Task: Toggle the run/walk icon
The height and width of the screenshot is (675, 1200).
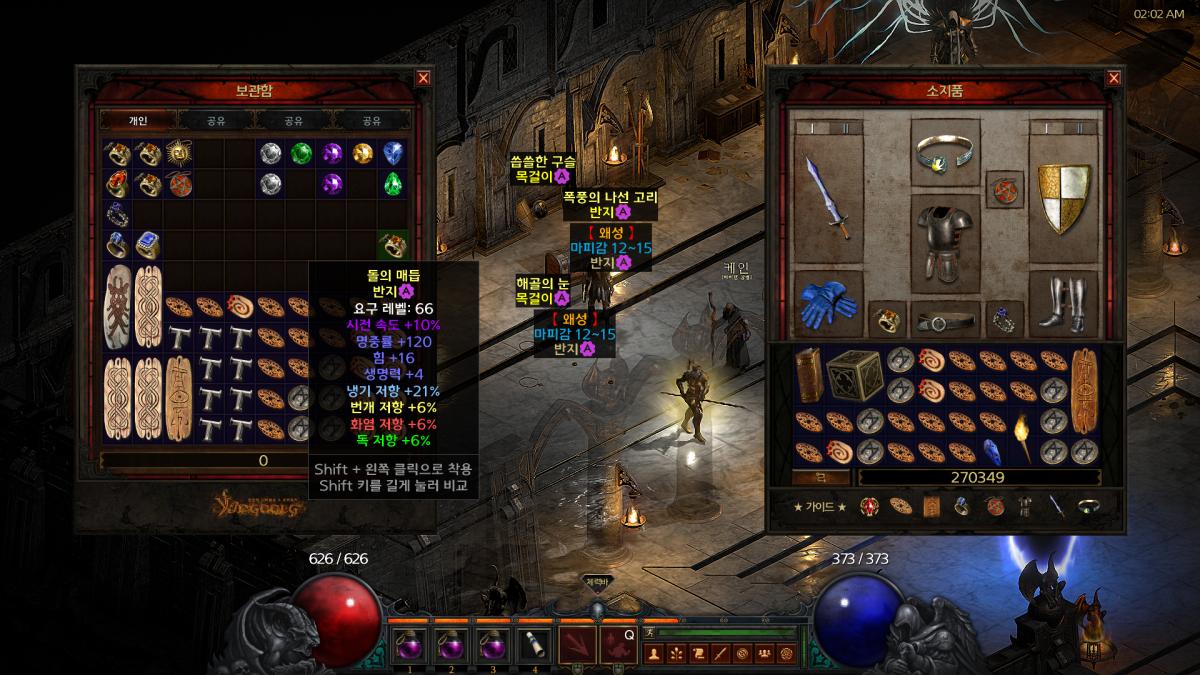Action: pyautogui.click(x=650, y=632)
